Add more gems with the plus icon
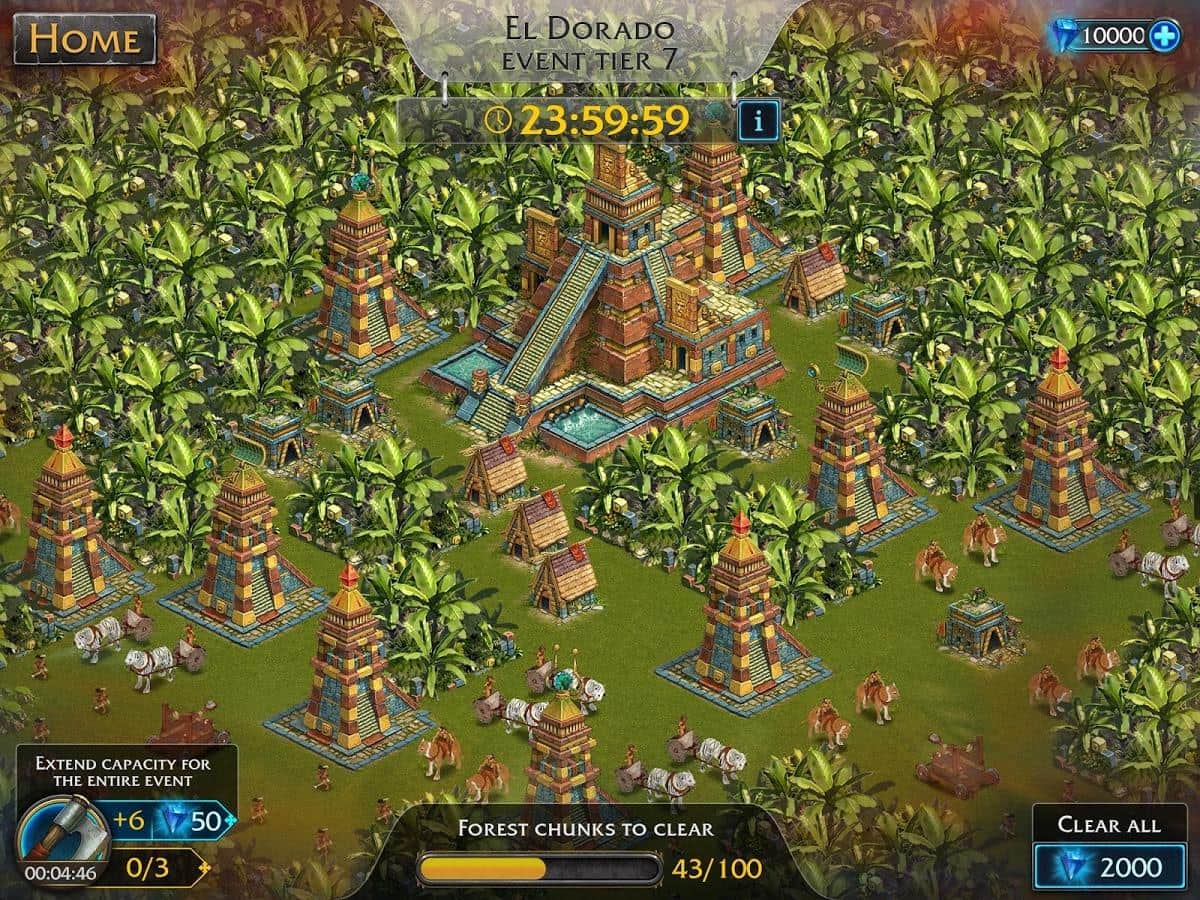The height and width of the screenshot is (900, 1200). tap(1163, 37)
